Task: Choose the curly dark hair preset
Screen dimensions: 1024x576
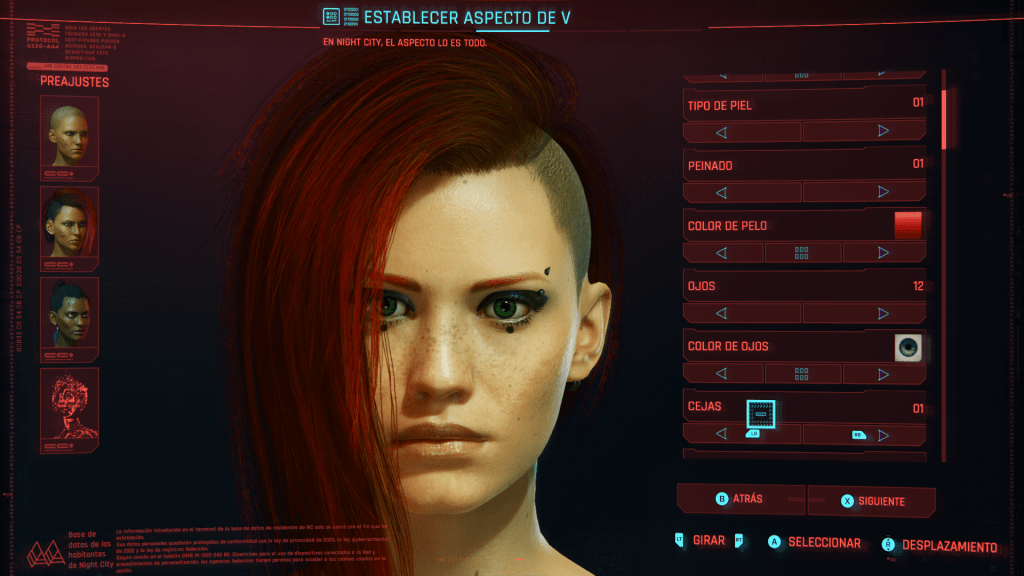Action: 69,224
